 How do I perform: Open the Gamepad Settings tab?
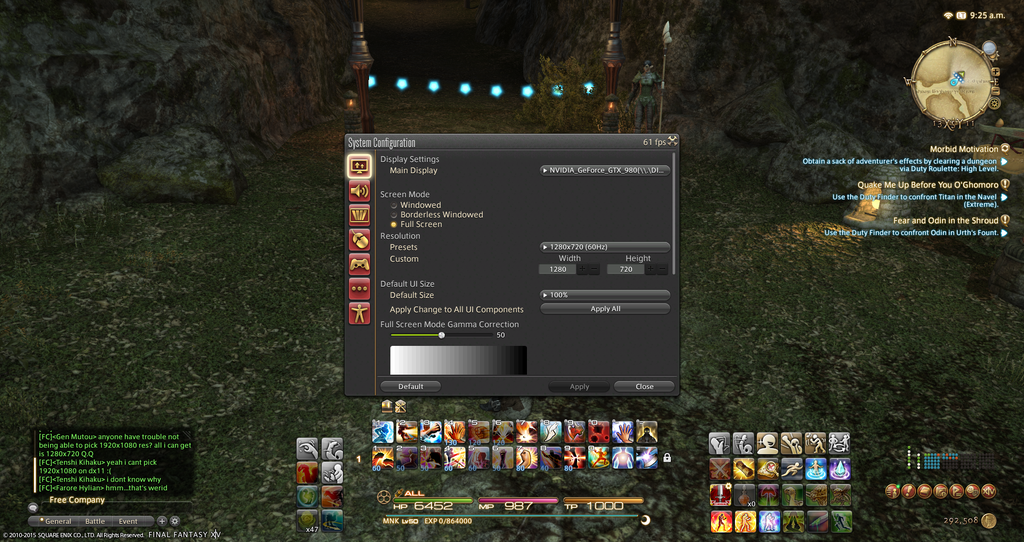(x=359, y=264)
